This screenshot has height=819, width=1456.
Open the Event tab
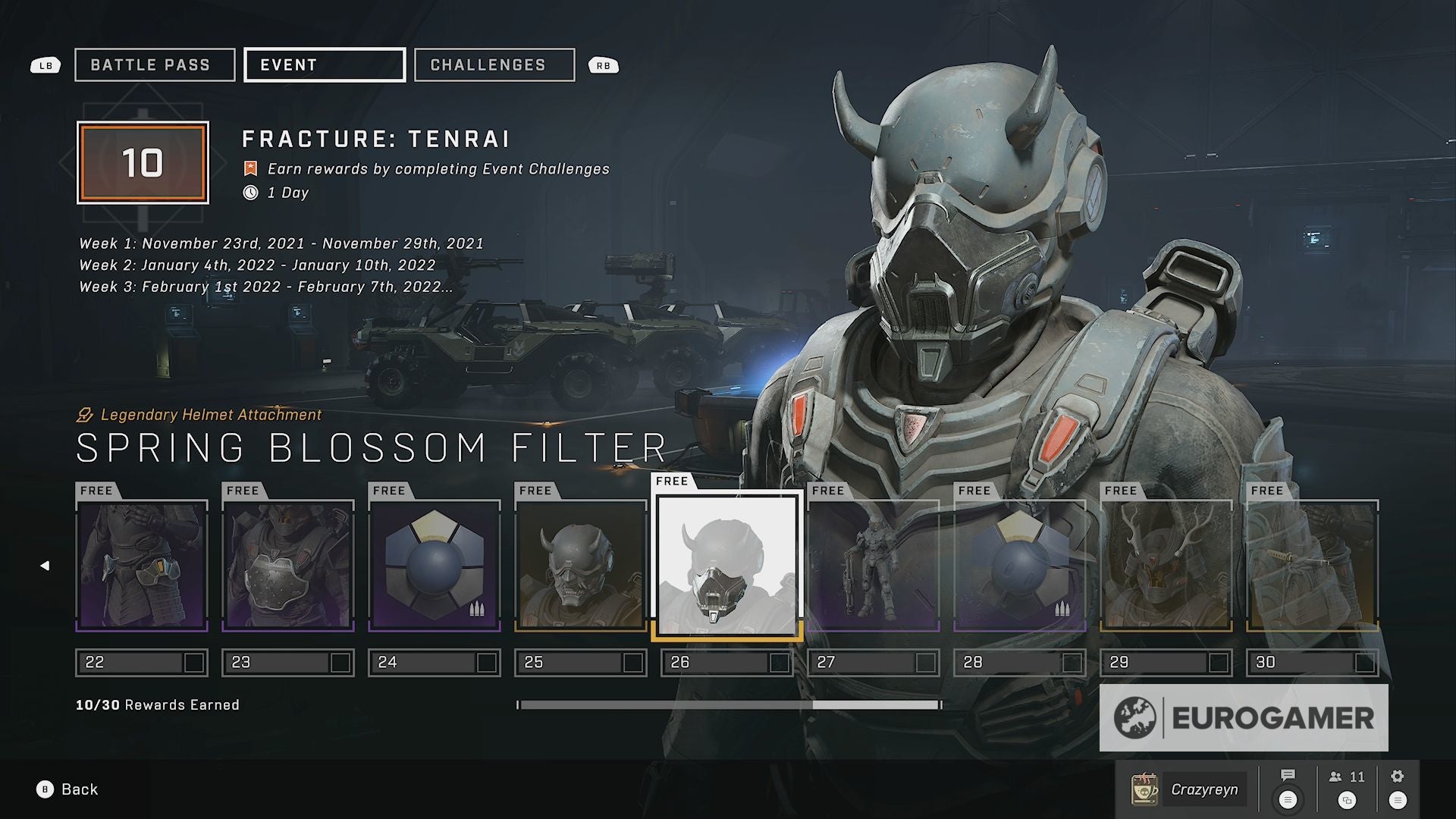click(x=324, y=65)
